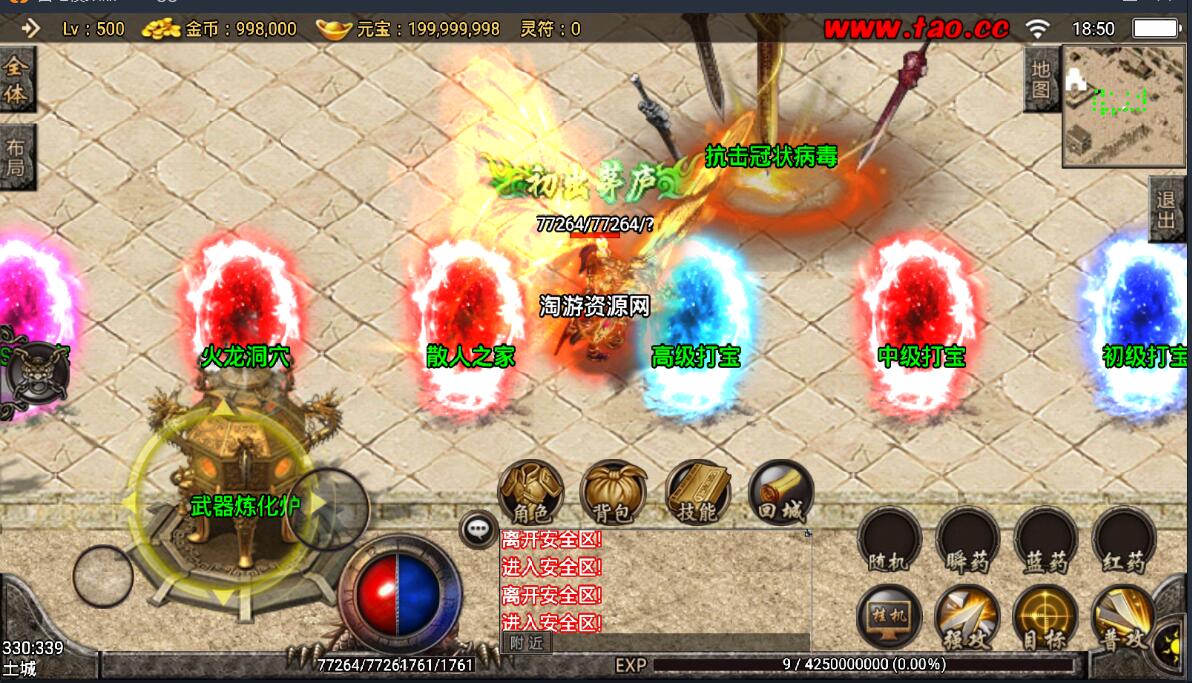Viewport: 1192px width, 683px height.
Task: Open the 地图 map button
Action: 1041,80
